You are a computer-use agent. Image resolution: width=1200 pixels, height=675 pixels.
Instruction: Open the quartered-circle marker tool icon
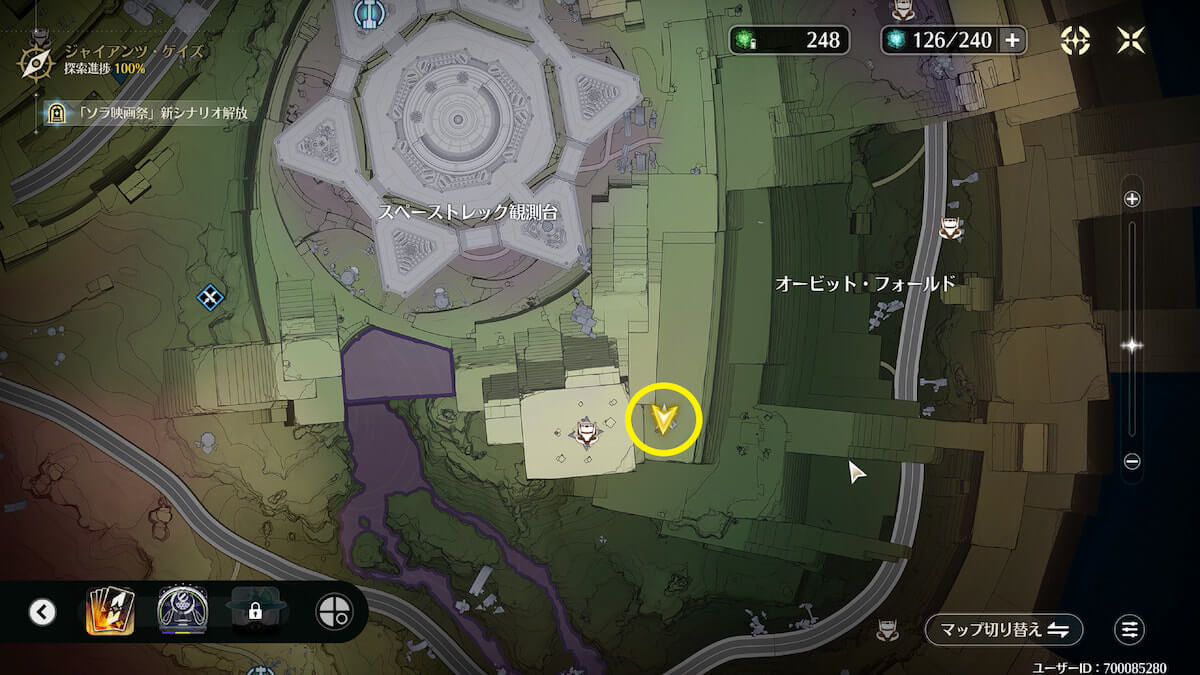[x=332, y=611]
